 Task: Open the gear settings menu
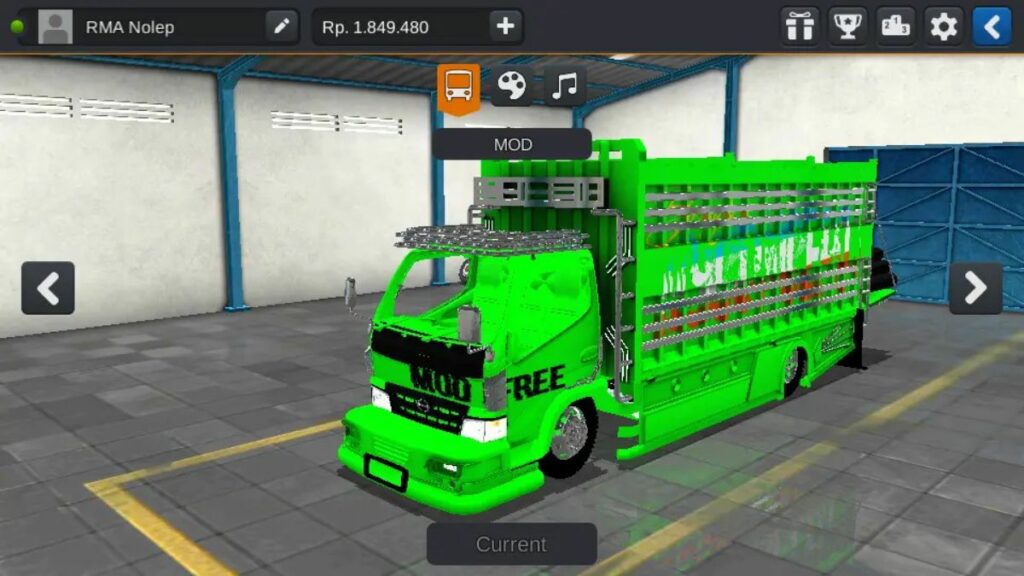[x=944, y=27]
